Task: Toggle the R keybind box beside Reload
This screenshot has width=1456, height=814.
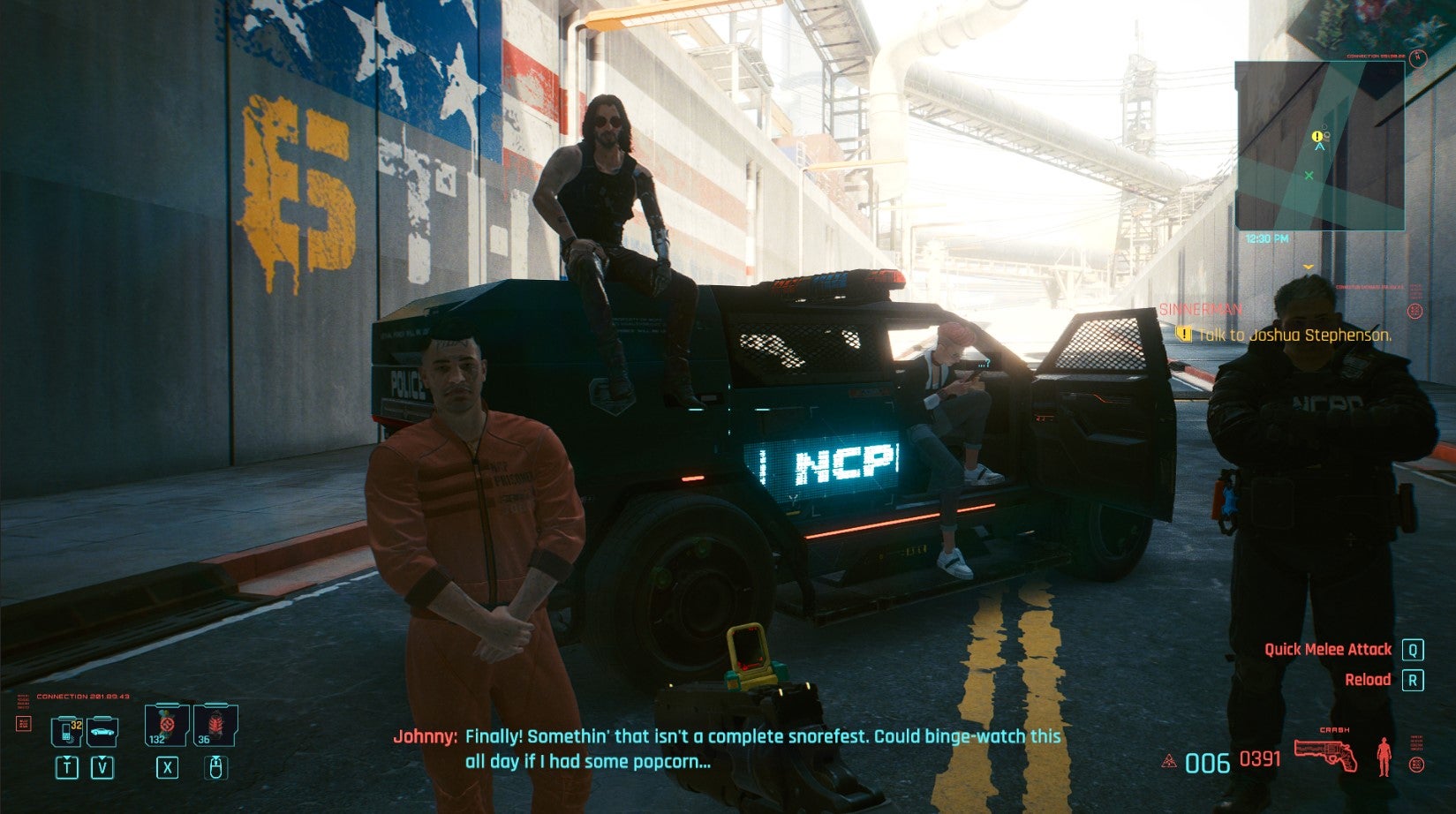Action: [x=1414, y=681]
